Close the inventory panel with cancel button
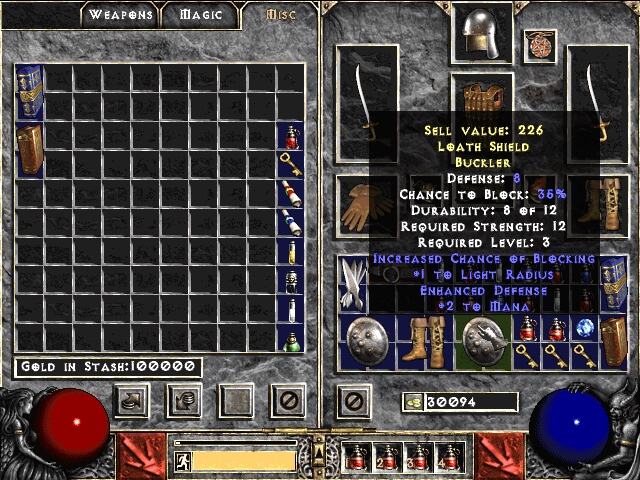The image size is (640, 480). click(352, 402)
